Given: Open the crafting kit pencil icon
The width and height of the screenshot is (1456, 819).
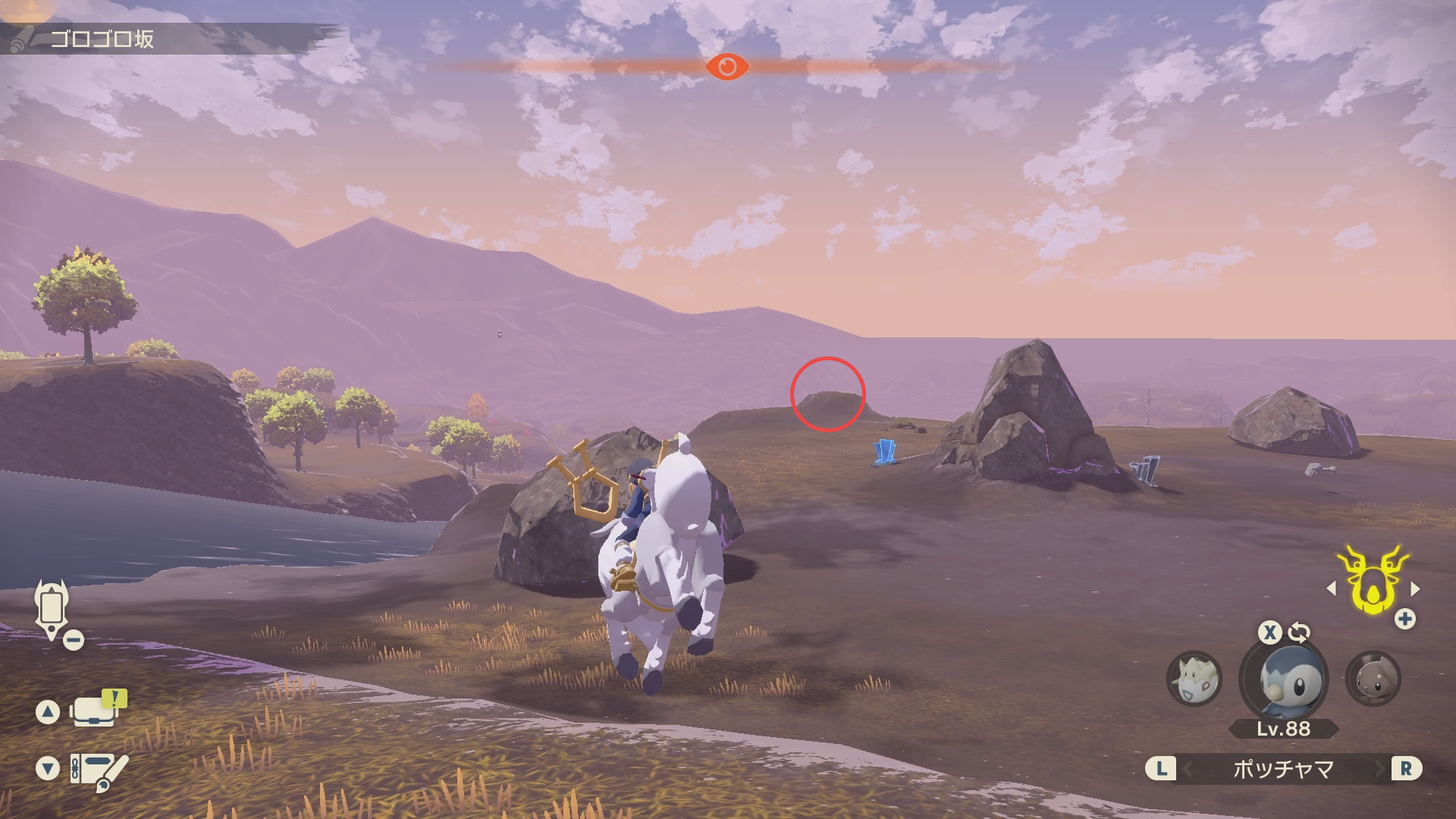Looking at the screenshot, I should 99,769.
